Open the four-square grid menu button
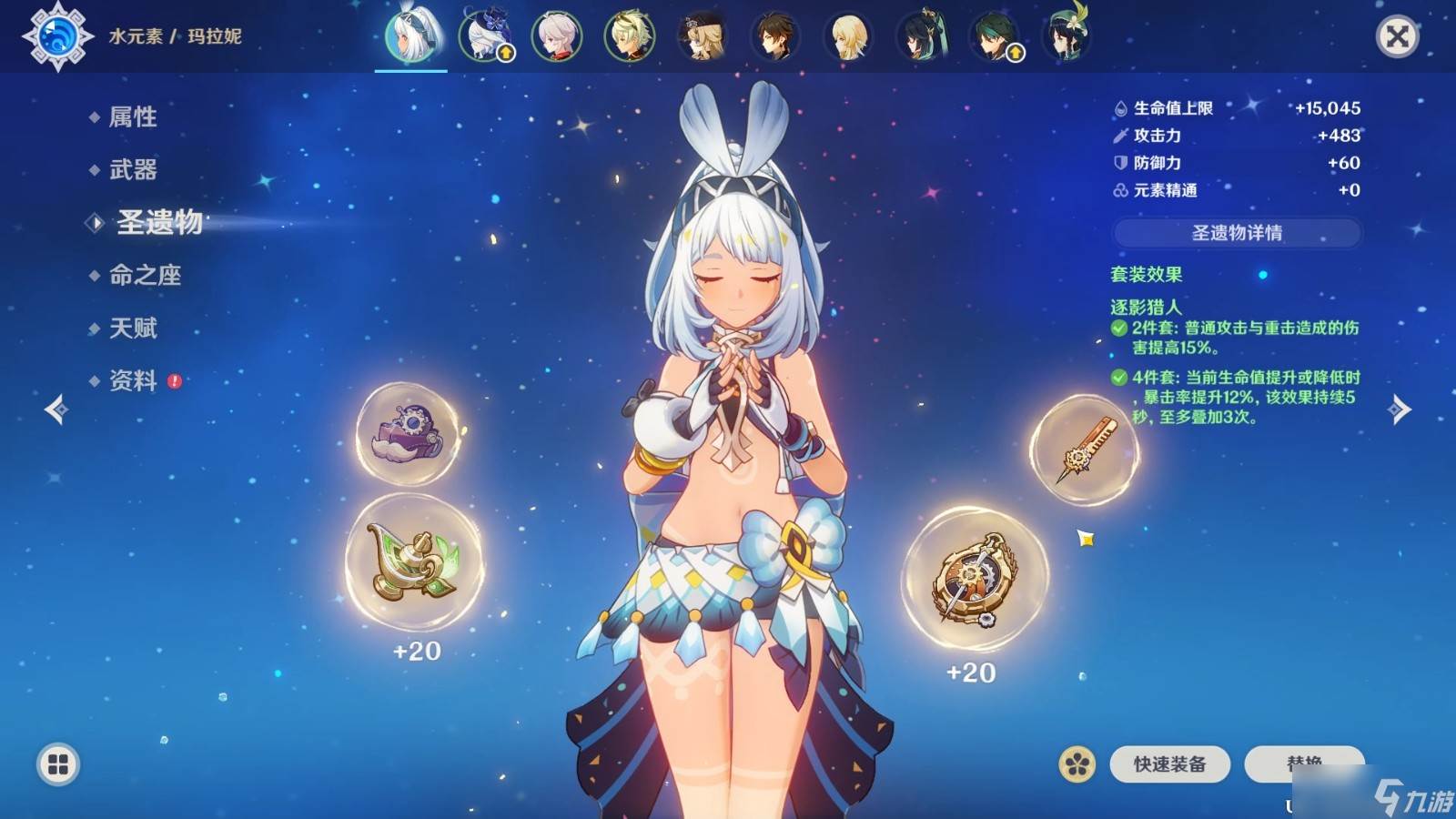 coord(58,764)
